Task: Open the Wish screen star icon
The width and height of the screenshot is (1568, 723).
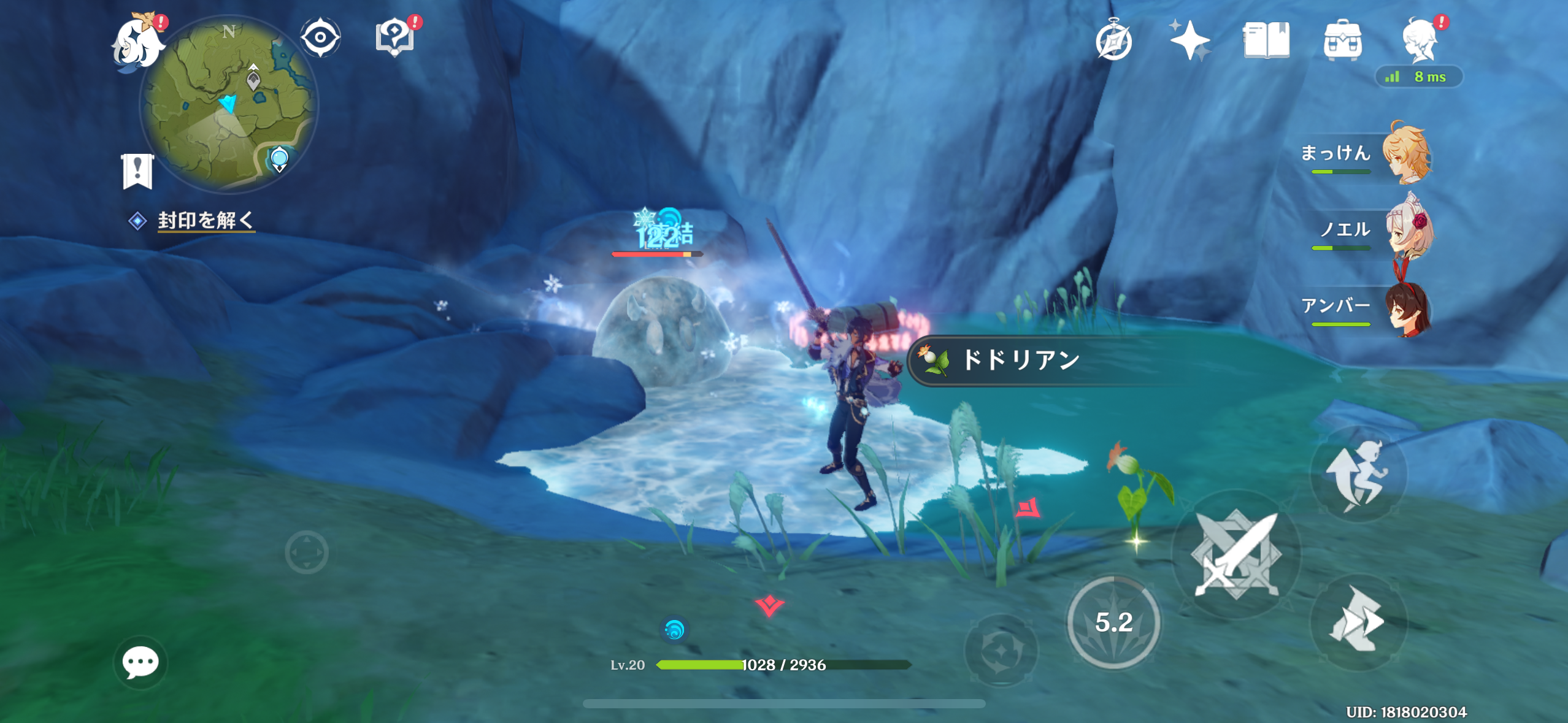Action: (1191, 40)
